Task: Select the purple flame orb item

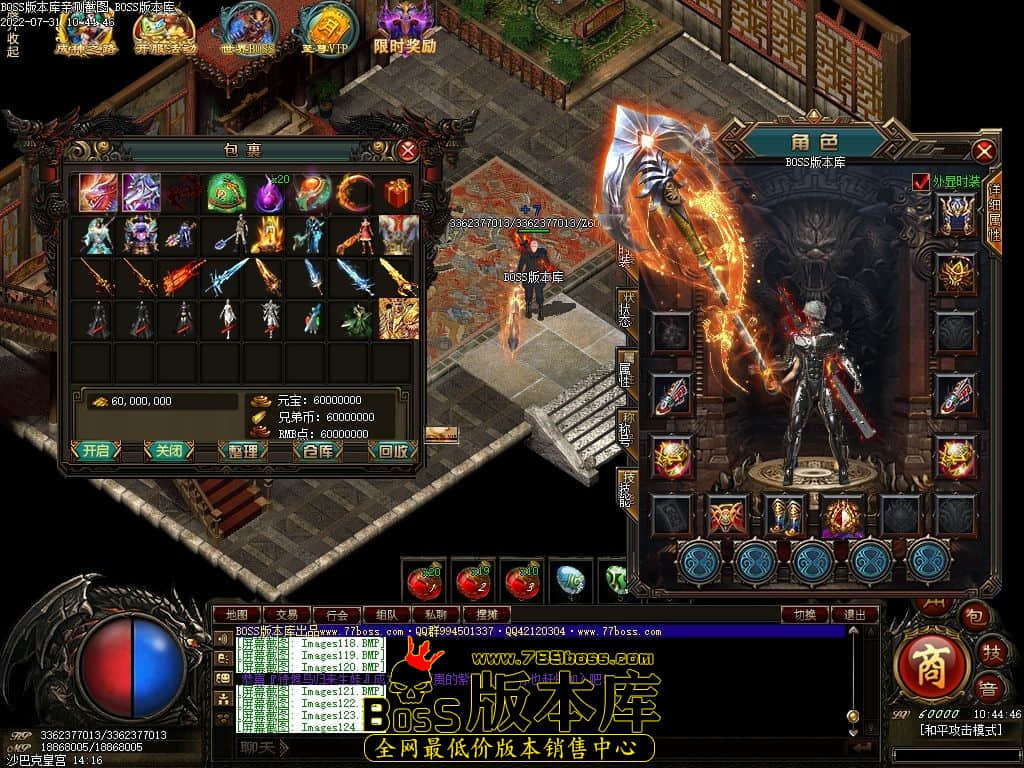Action: pos(269,191)
